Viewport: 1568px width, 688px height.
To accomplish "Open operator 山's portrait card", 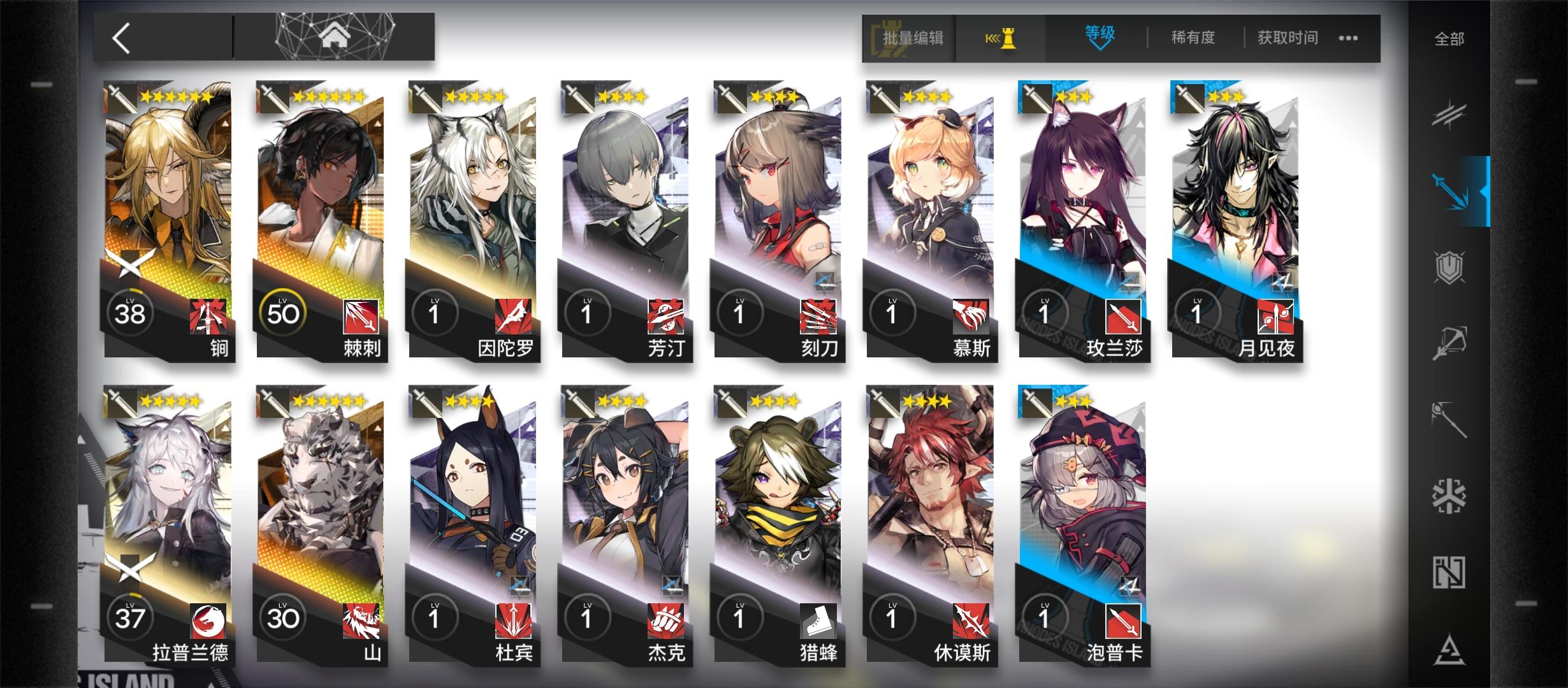I will point(319,529).
